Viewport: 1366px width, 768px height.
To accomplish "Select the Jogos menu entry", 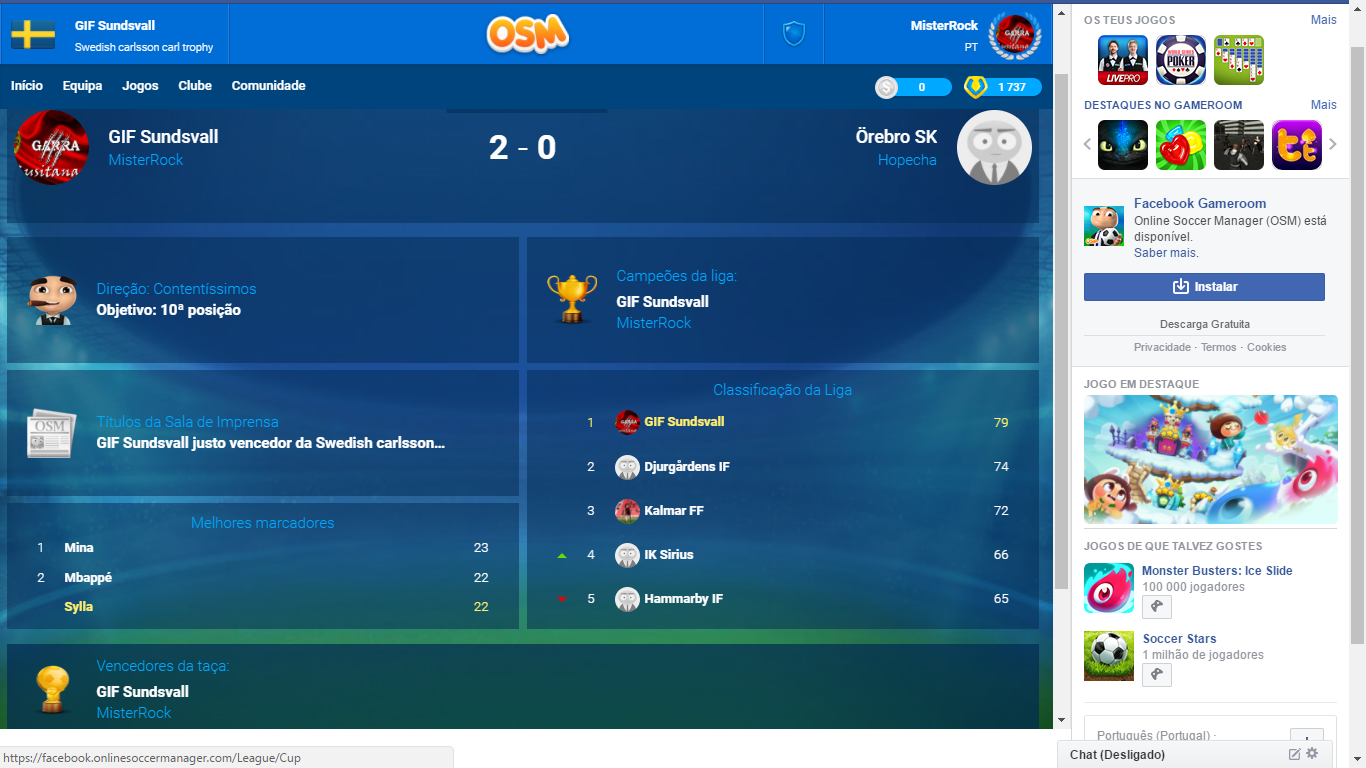I will (x=140, y=86).
